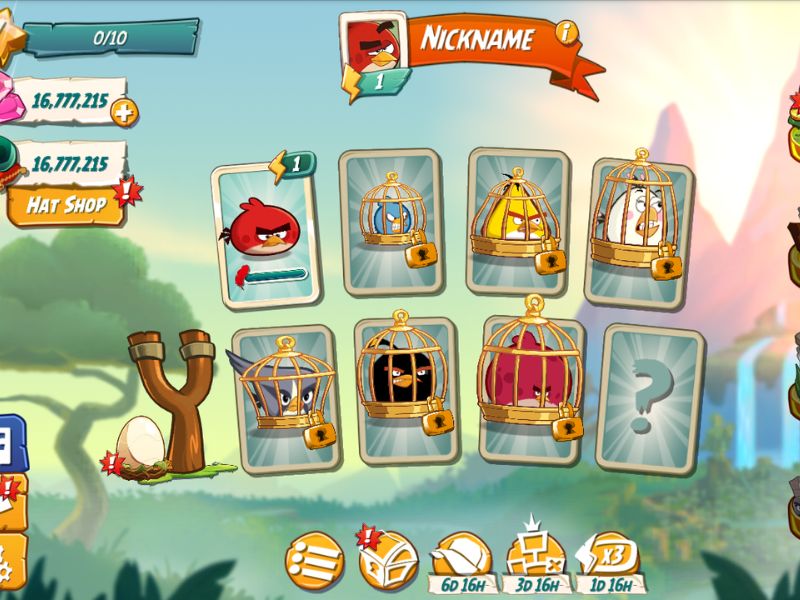This screenshot has width=800, height=600.
Task: Tap the info icon beside Nickname
Action: (x=567, y=33)
